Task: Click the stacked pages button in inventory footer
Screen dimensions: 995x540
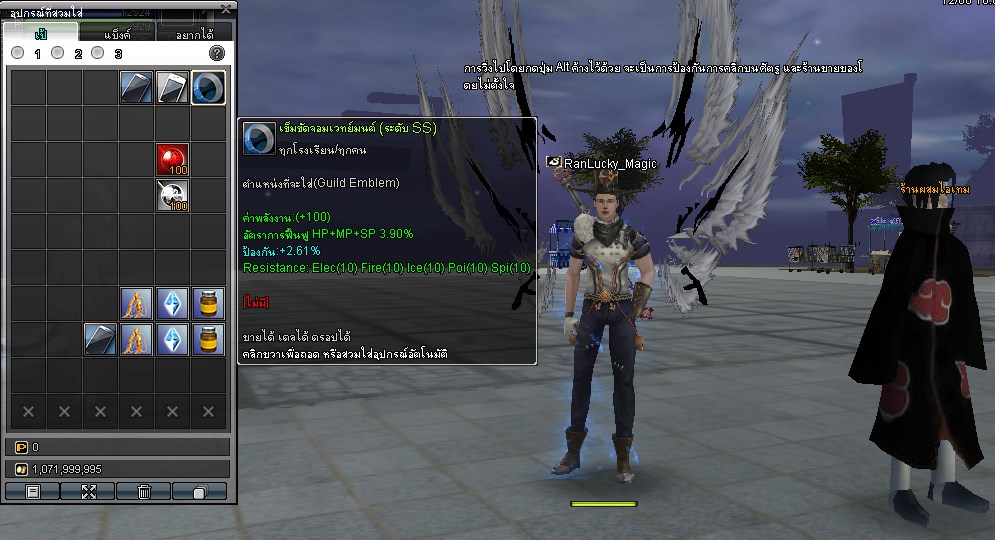Action: [199, 491]
